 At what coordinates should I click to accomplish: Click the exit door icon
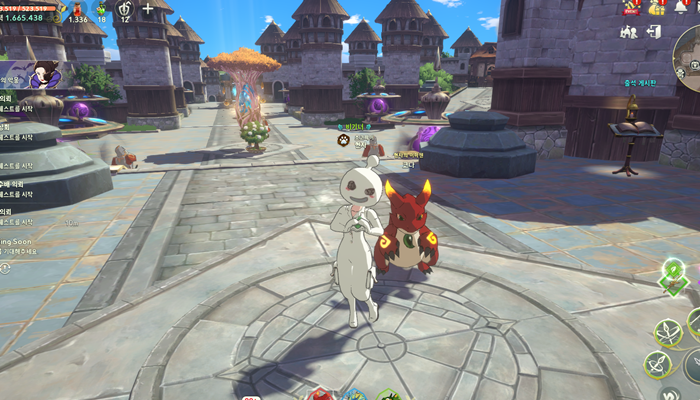(654, 32)
